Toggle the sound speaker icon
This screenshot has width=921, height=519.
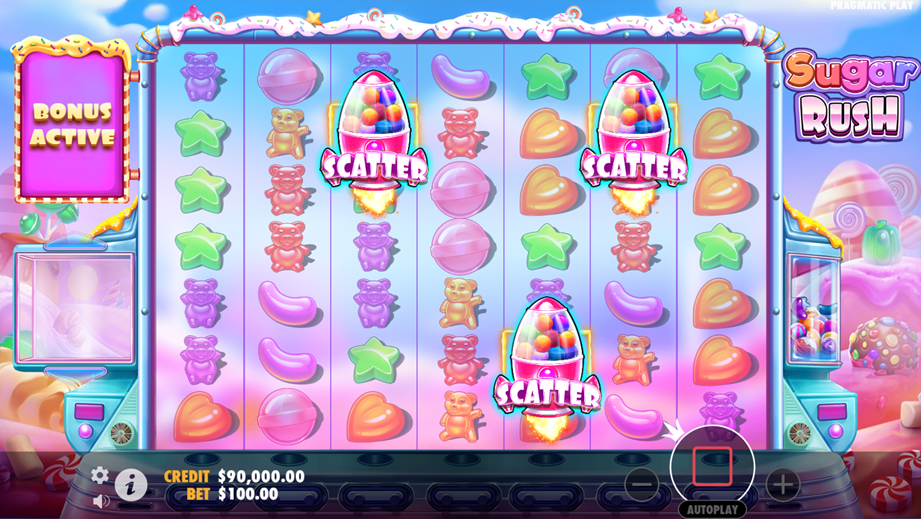(x=100, y=499)
